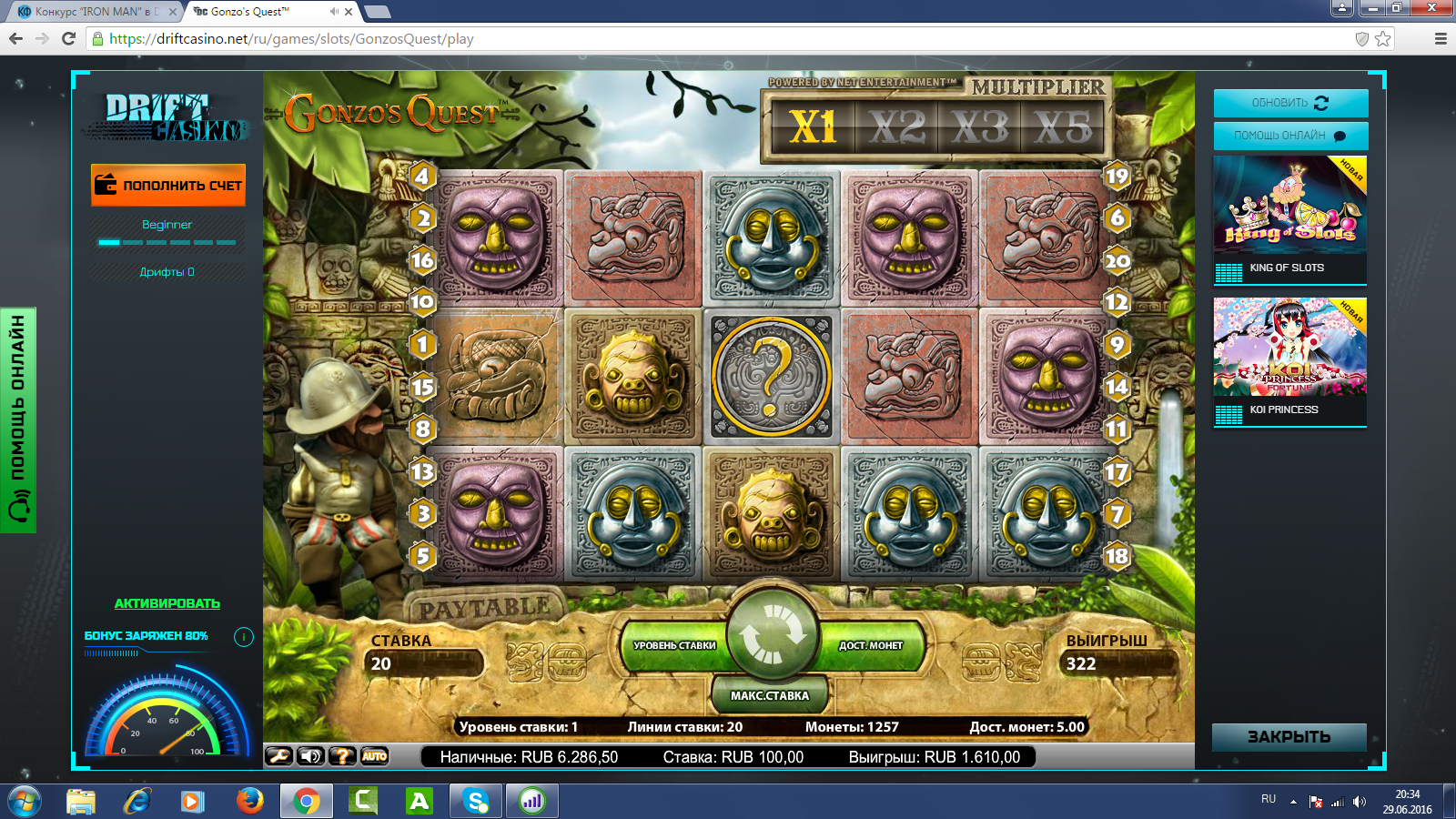
Task: Click ПОПОЛНИТЬ СЧЕТ to deposit funds
Action: pyautogui.click(x=168, y=185)
